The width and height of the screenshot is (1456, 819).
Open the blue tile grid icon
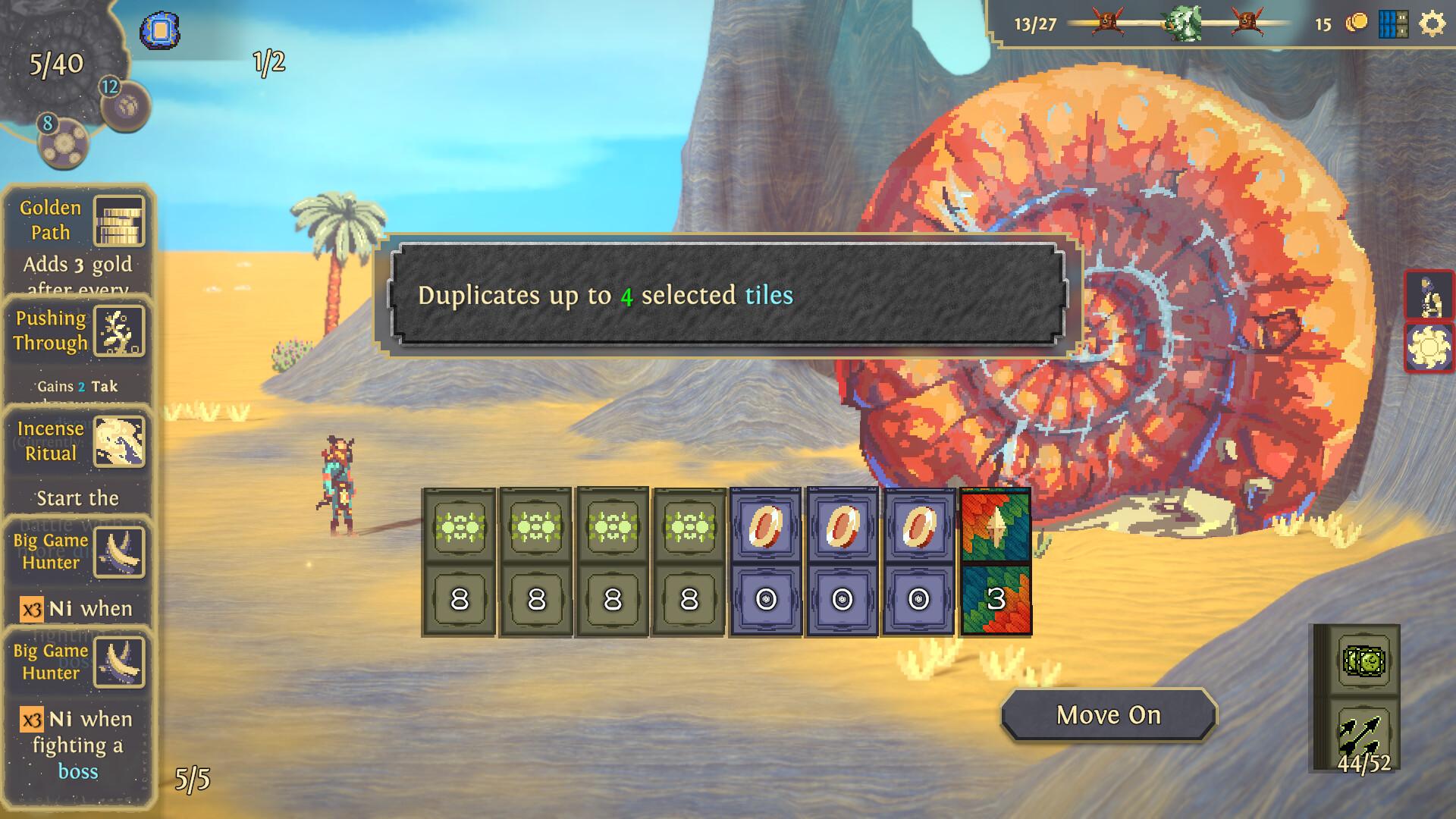pyautogui.click(x=1393, y=24)
